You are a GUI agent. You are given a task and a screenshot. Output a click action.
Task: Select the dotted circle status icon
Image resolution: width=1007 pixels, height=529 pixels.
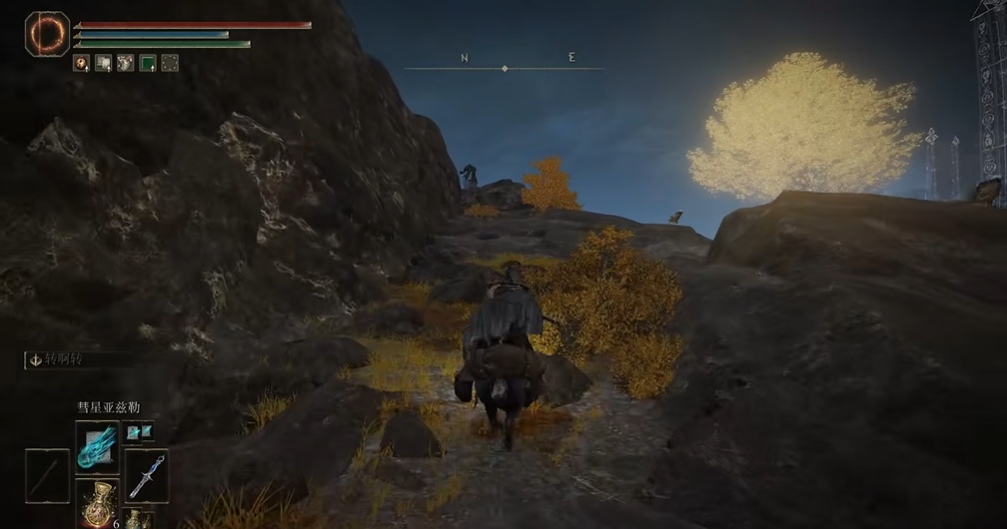(x=170, y=63)
